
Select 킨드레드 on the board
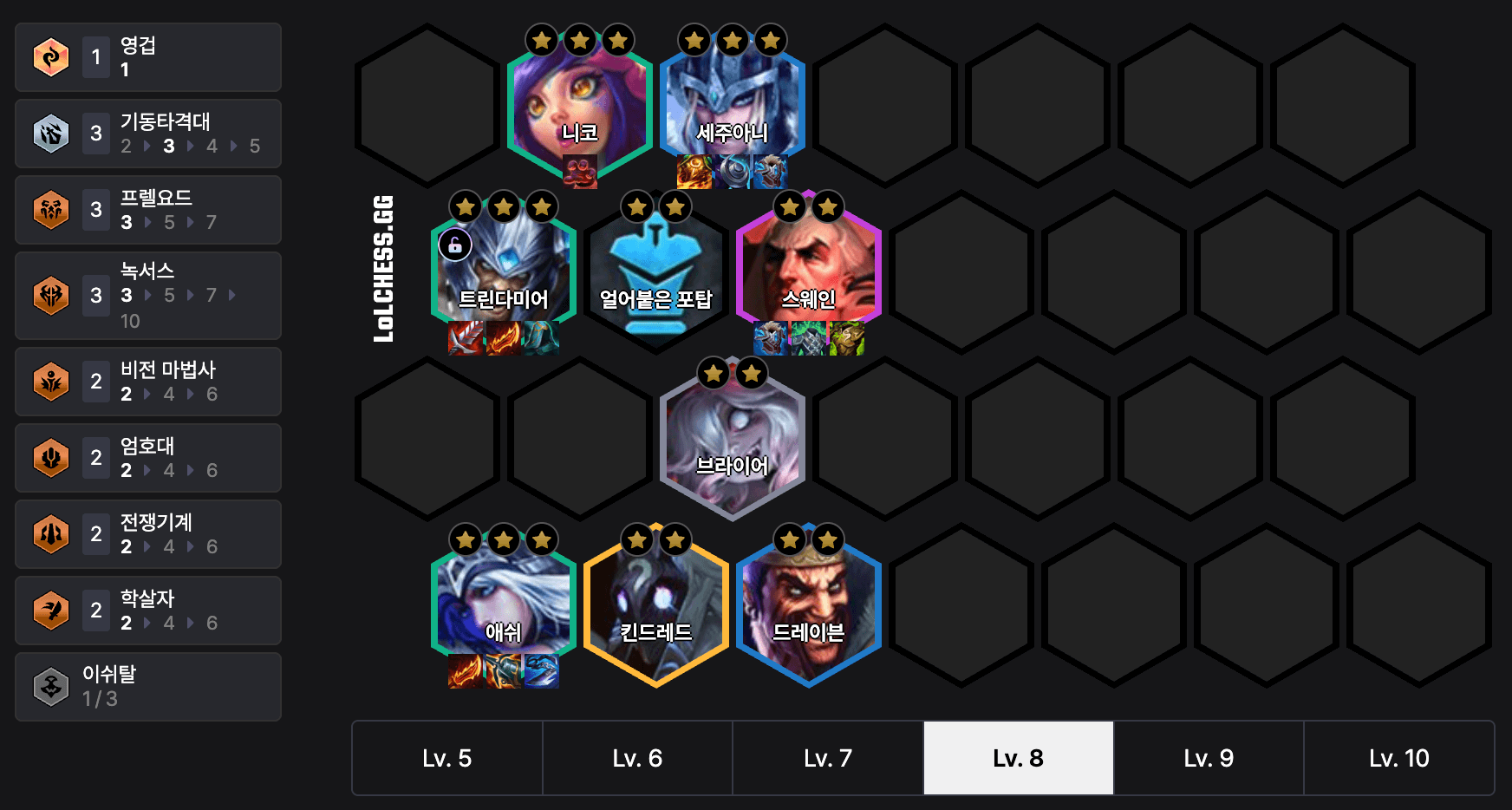656,607
